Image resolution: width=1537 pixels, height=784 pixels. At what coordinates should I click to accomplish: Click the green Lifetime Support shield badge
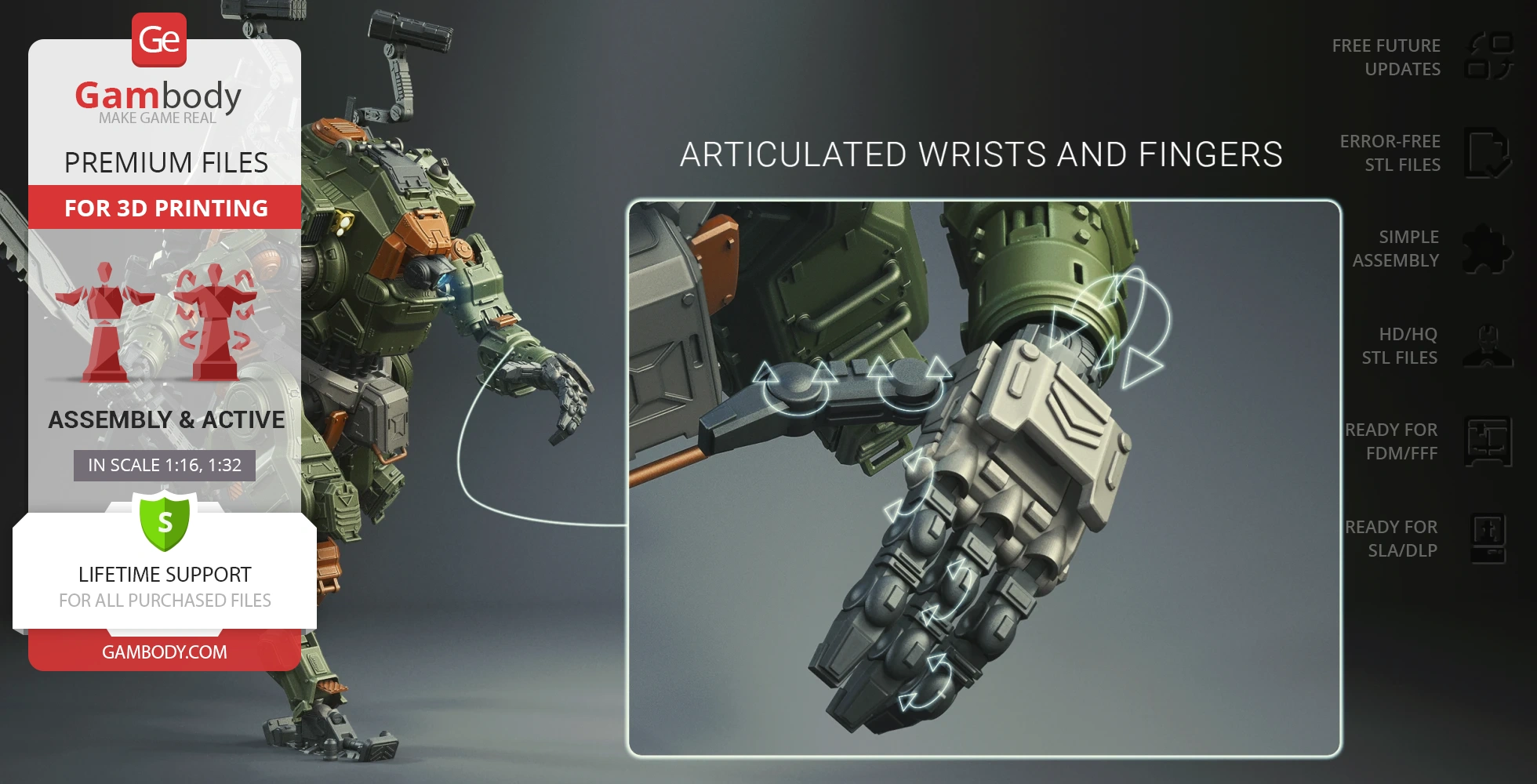[x=165, y=521]
